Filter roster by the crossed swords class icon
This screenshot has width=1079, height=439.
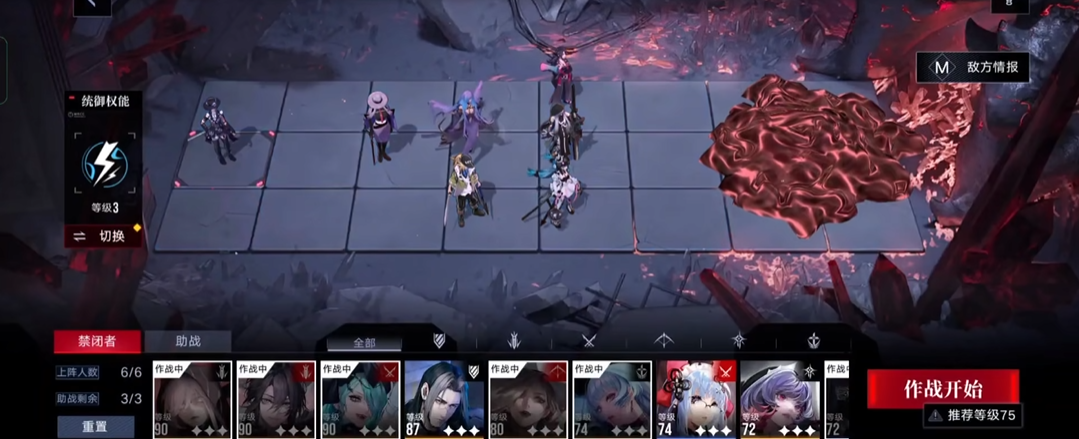(x=588, y=341)
